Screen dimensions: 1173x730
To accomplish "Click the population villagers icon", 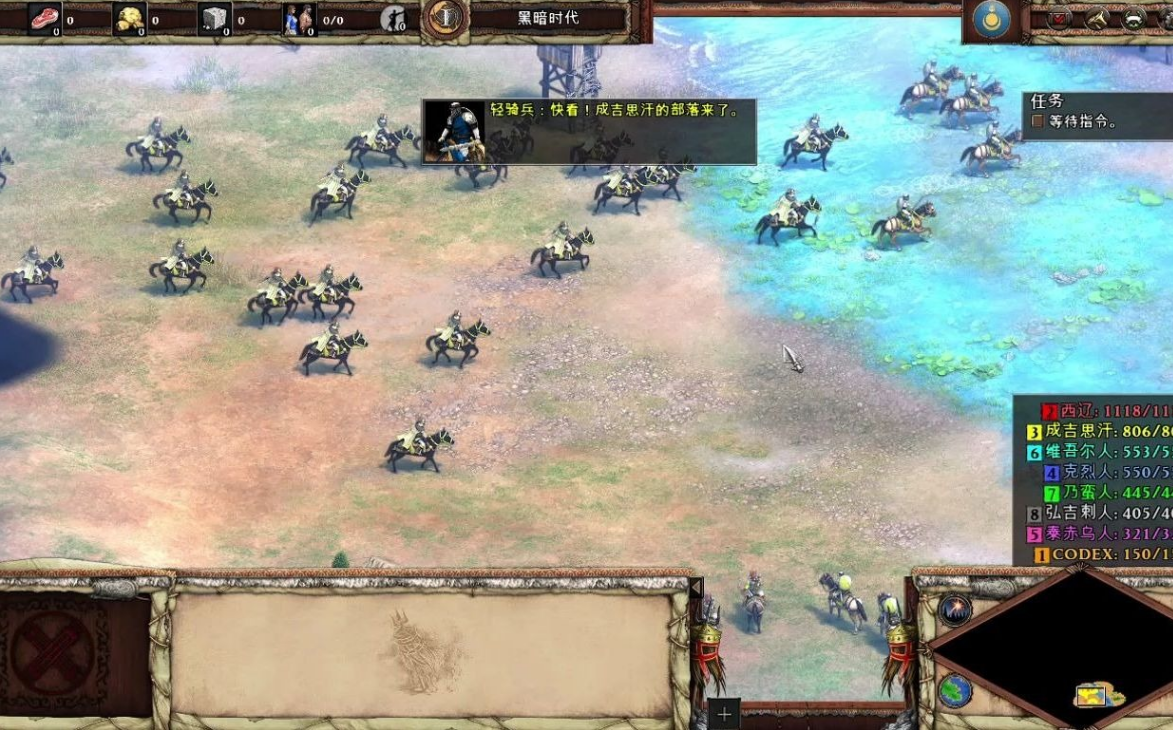I will pyautogui.click(x=299, y=18).
